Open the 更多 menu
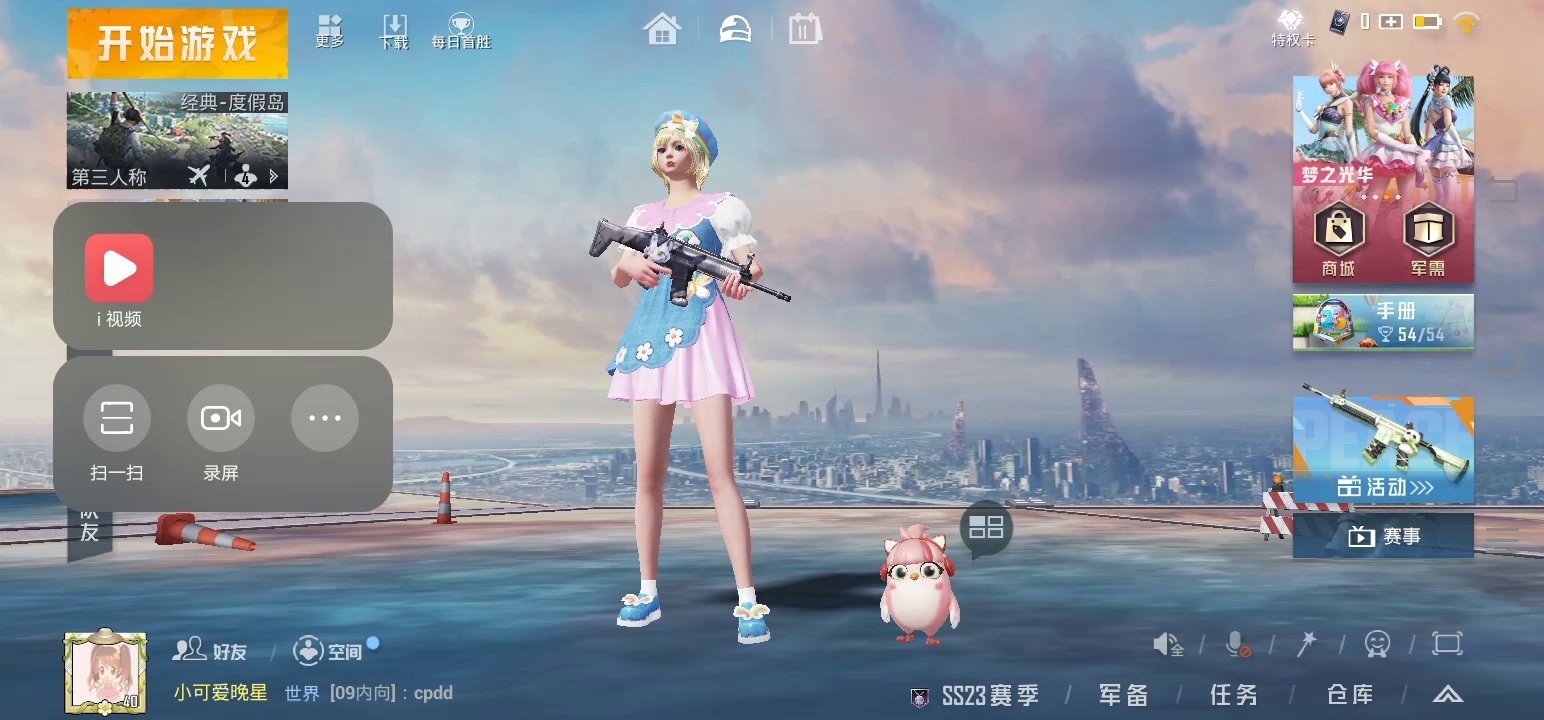Viewport: 1544px width, 720px height. tap(329, 31)
